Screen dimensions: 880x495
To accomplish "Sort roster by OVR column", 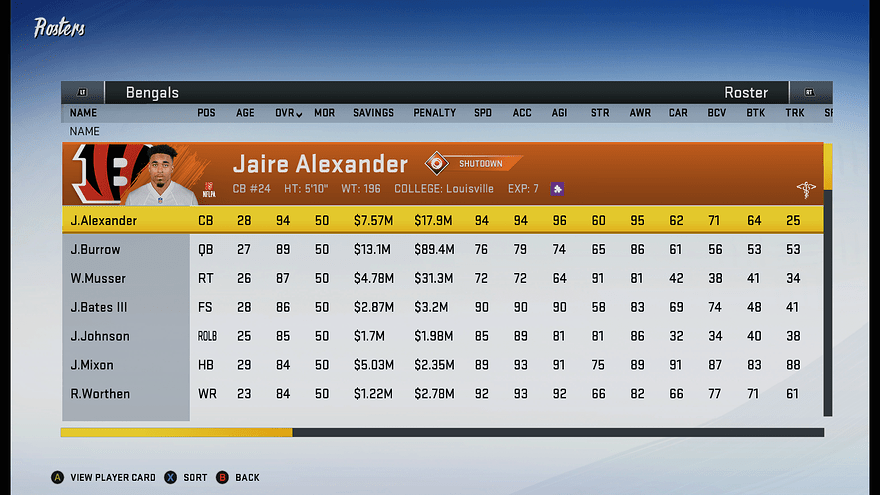I will coord(288,113).
